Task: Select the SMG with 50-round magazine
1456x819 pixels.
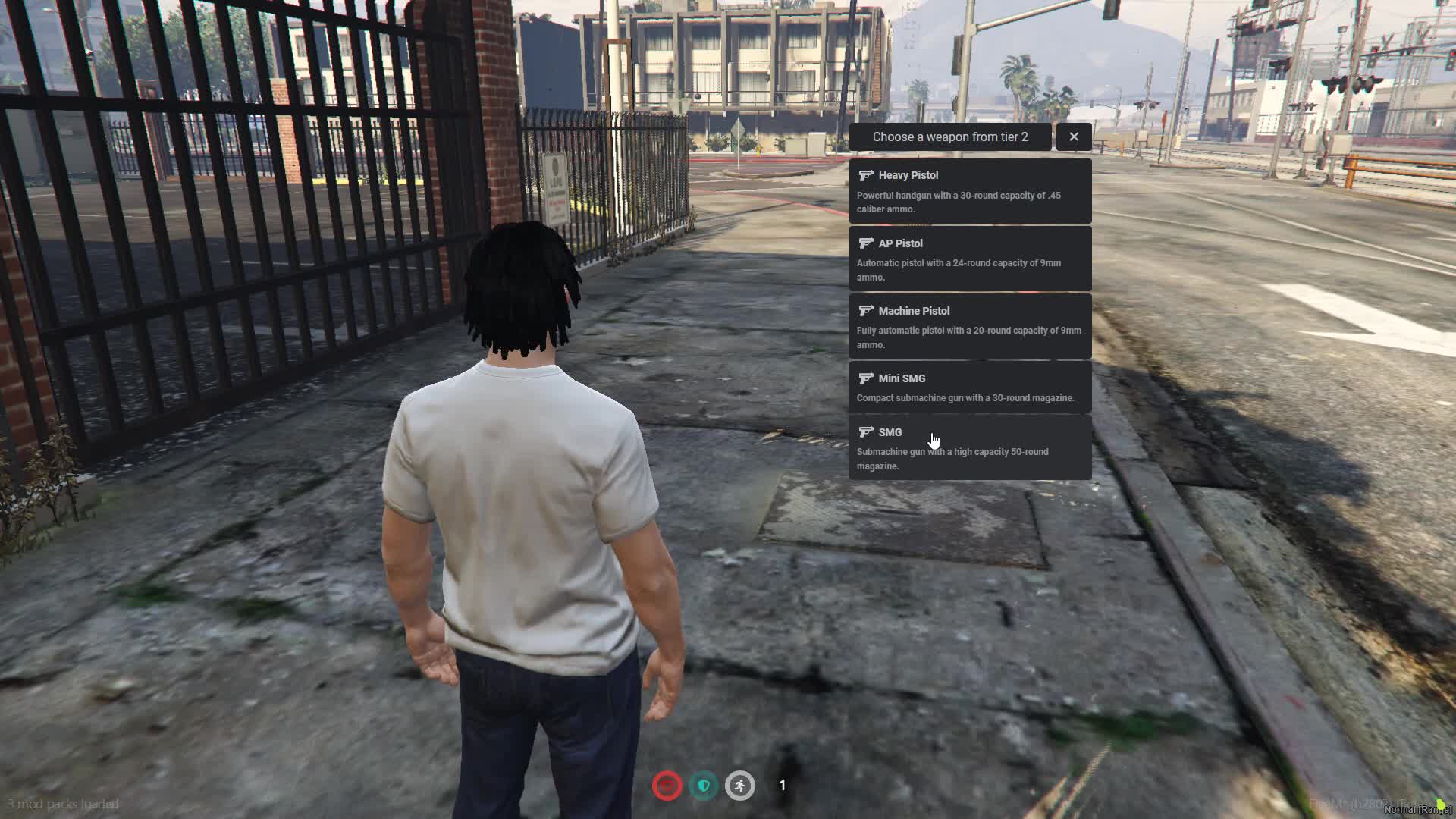Action: tap(970, 447)
